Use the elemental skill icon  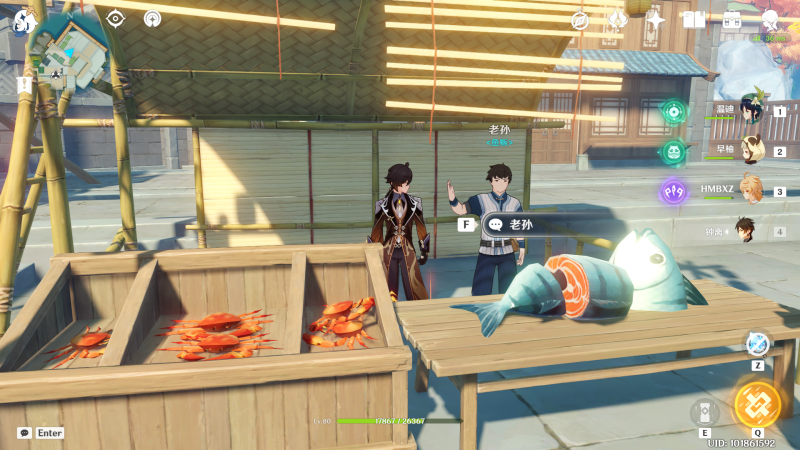705,412
